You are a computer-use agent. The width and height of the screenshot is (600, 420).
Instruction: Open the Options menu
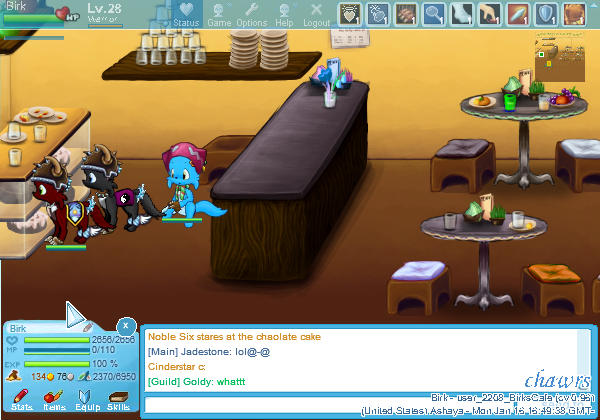point(251,14)
